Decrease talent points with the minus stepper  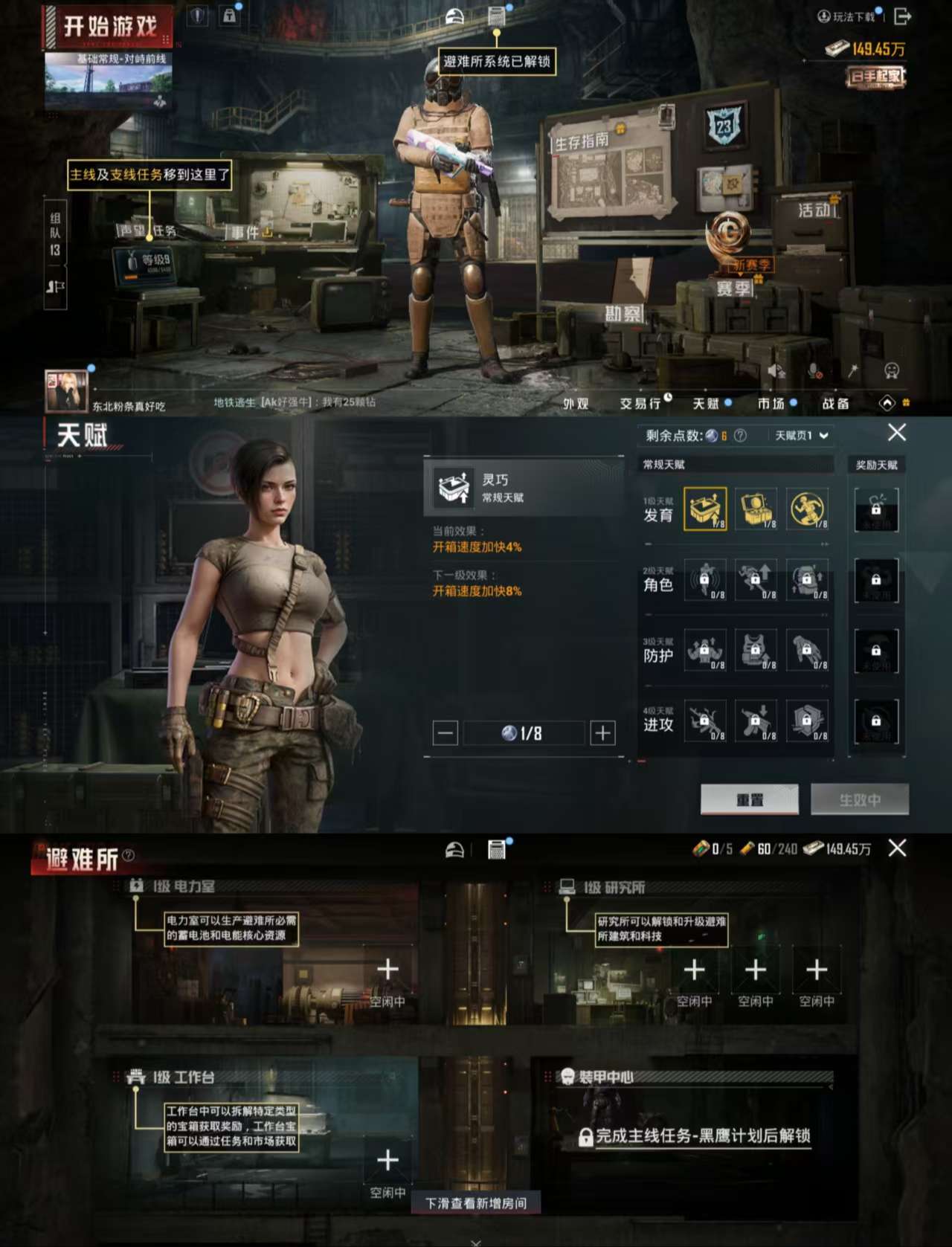[446, 733]
